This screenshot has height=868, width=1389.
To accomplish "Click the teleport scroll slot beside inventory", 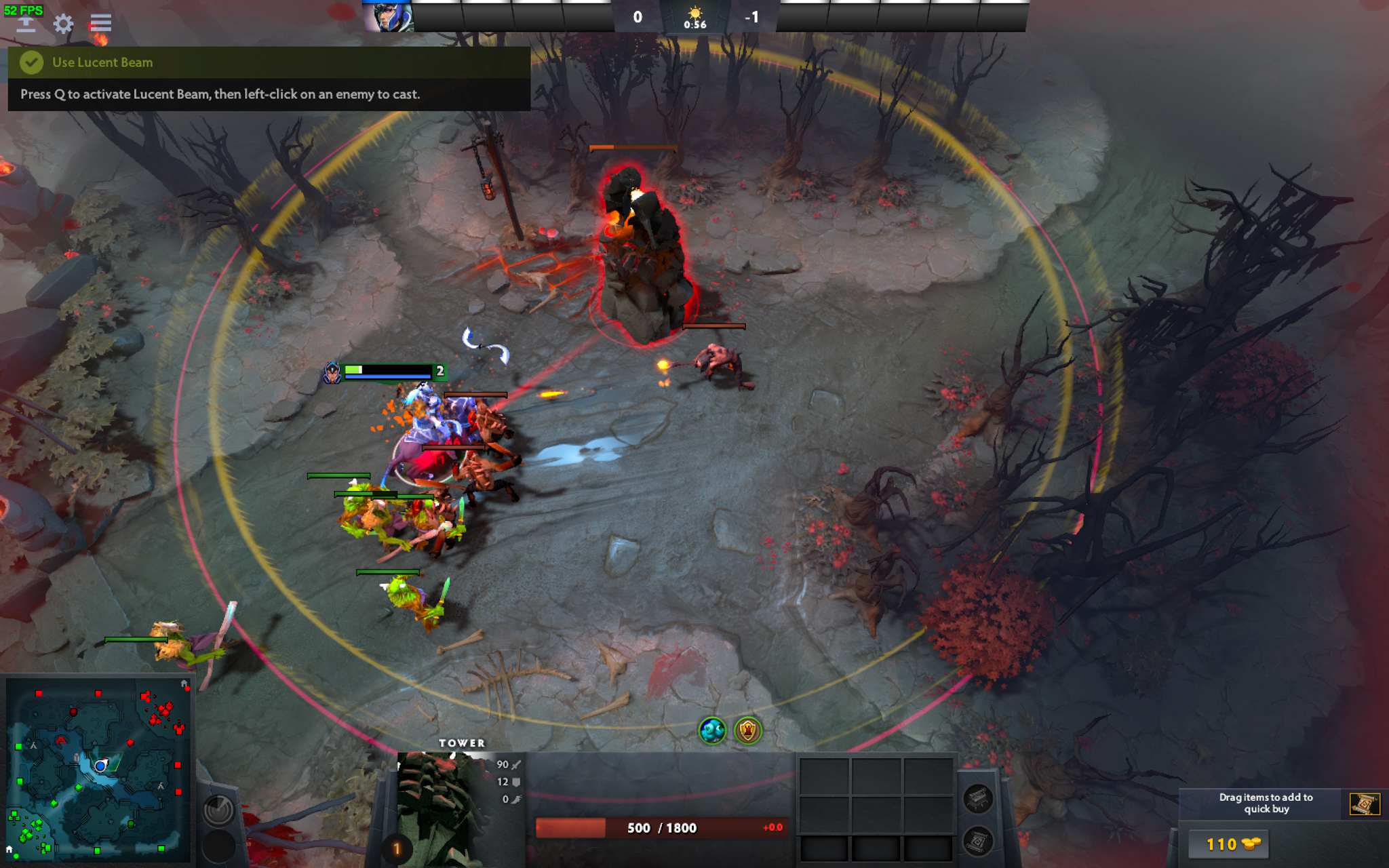I will click(x=978, y=842).
